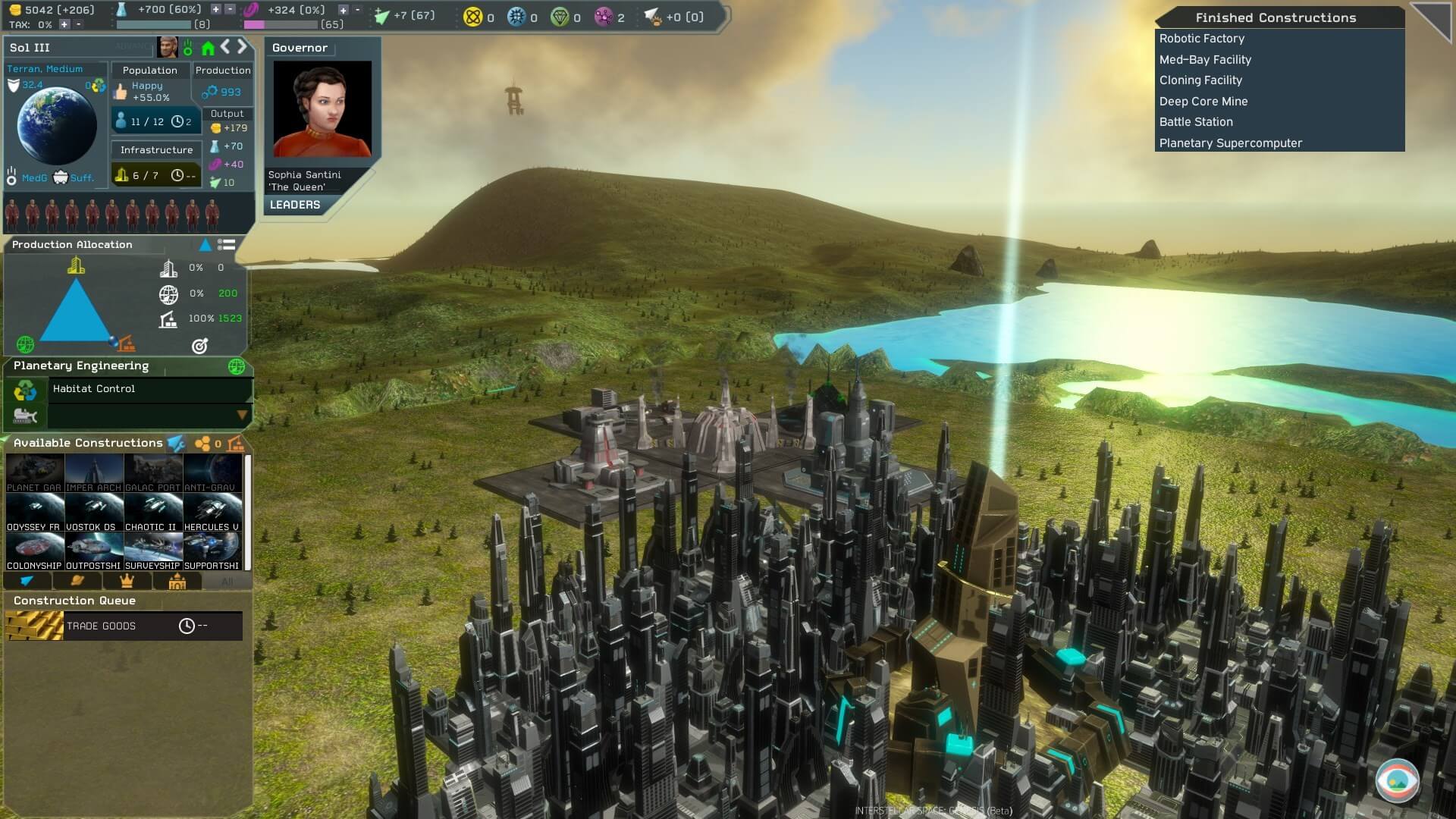Open the Planetary Engineering dropdown arrow
Screen dimensions: 1456x819
point(242,415)
